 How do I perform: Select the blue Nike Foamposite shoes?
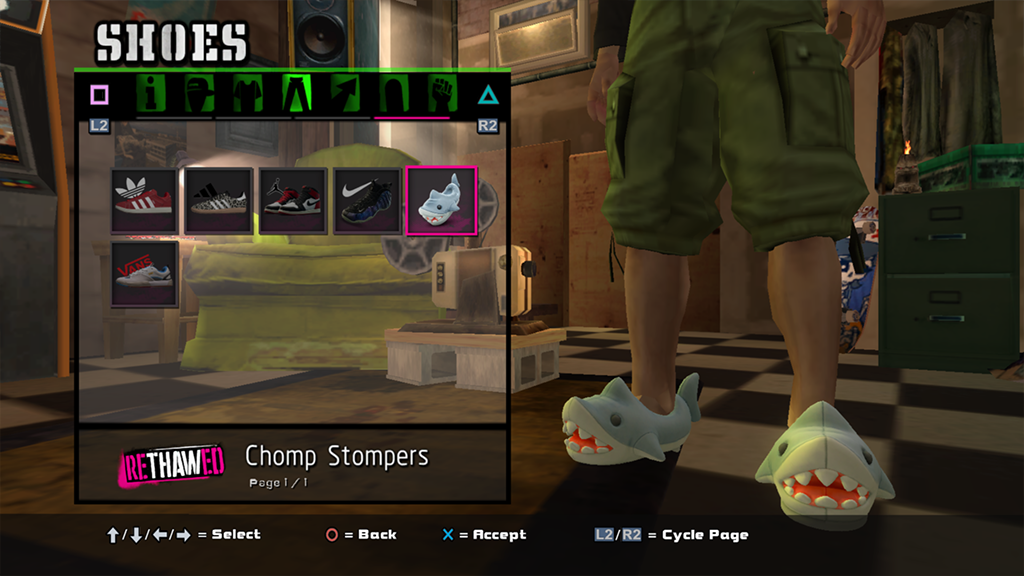point(367,201)
